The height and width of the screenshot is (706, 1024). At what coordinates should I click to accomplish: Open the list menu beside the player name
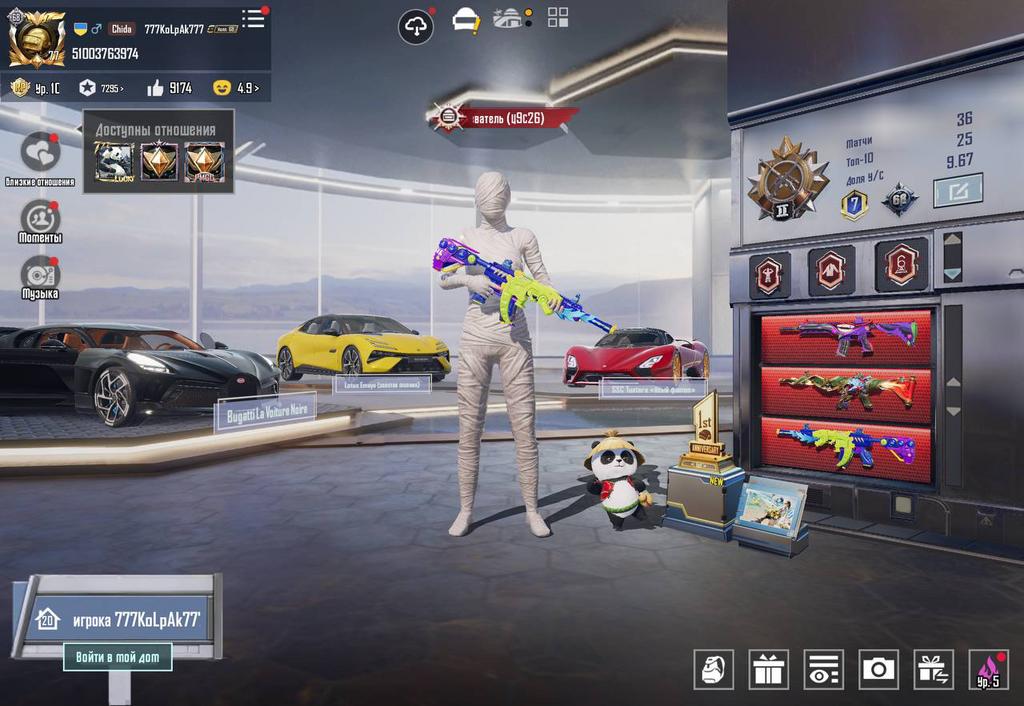click(x=254, y=18)
